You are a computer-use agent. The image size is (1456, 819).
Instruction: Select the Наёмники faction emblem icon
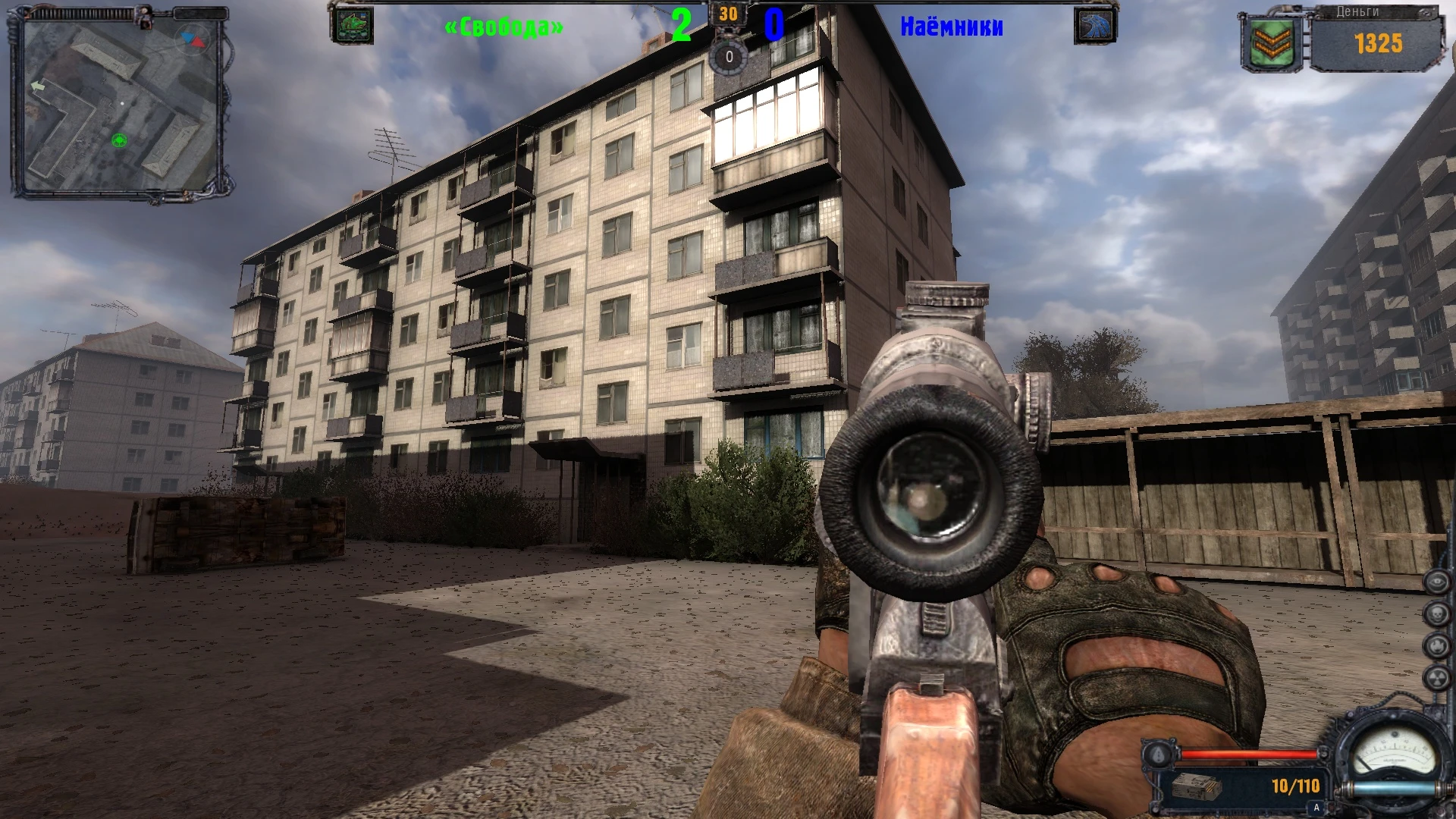(1095, 24)
